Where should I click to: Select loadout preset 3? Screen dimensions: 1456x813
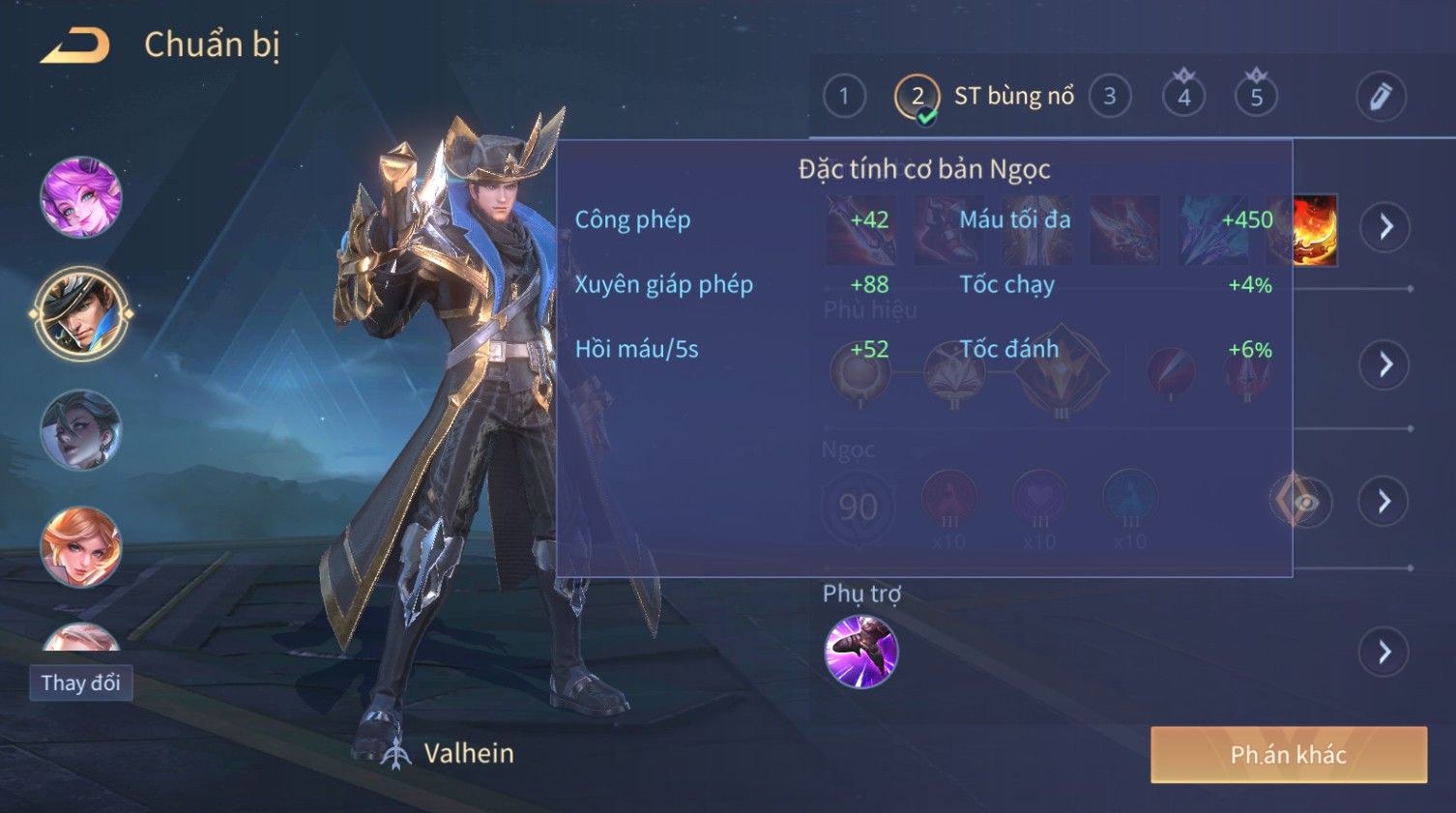(1110, 97)
